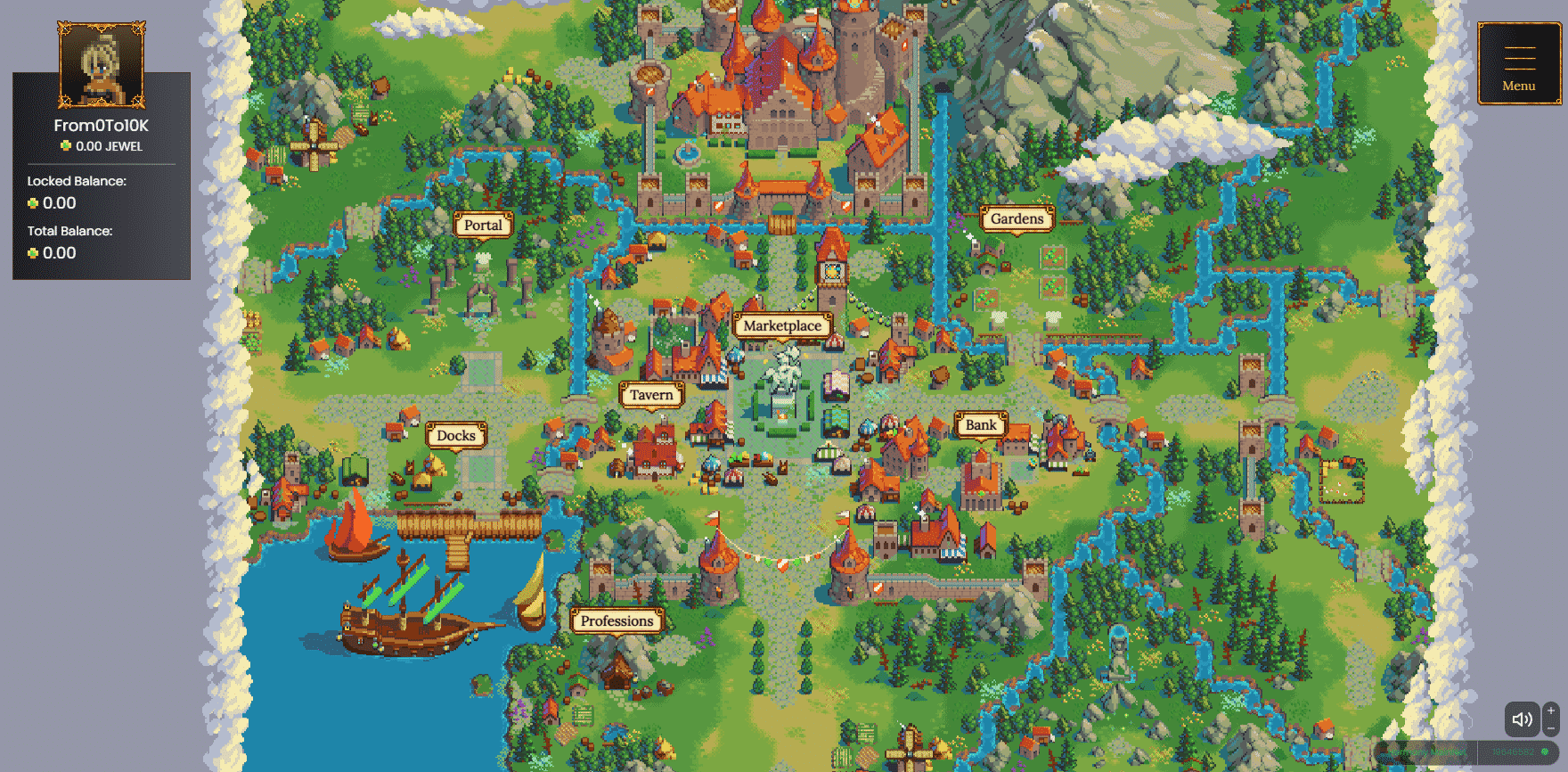Head to the Docks
Image resolution: width=1568 pixels, height=772 pixels.
tap(457, 436)
